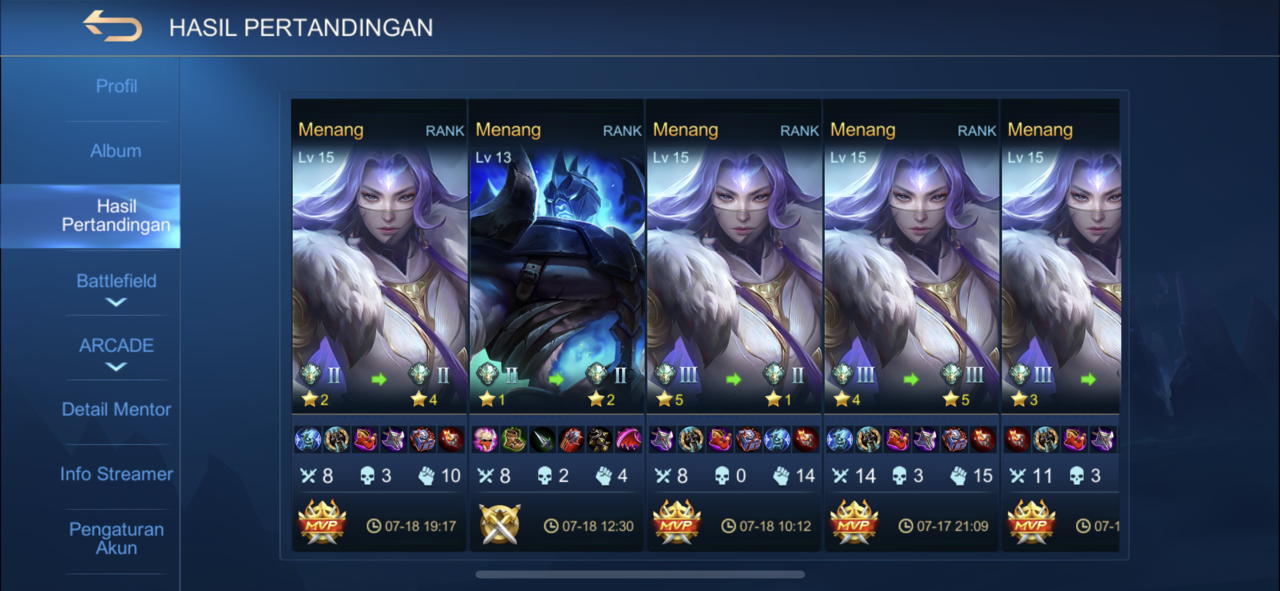Go back using the arrow button
Screen dimensions: 1280x591
click(112, 26)
